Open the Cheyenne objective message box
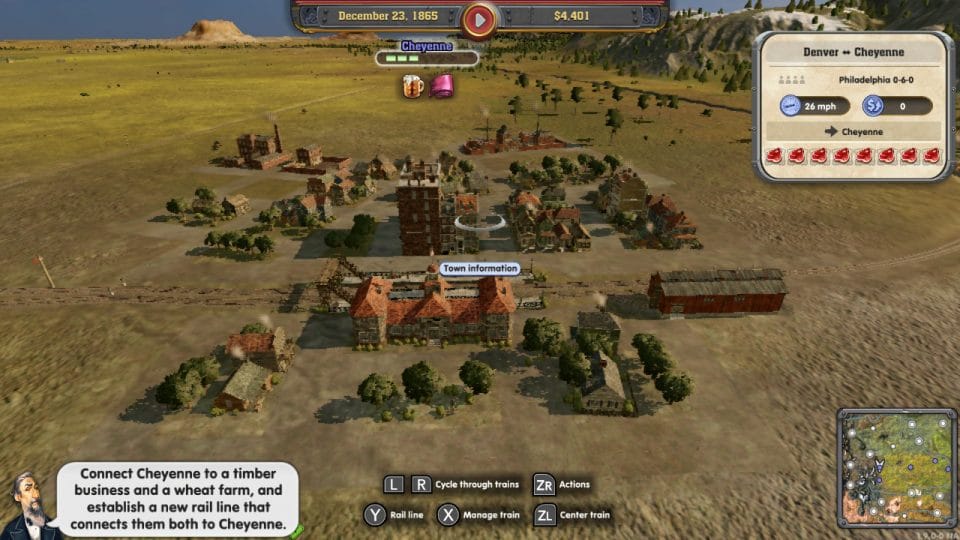The width and height of the screenshot is (960, 540). [x=176, y=499]
